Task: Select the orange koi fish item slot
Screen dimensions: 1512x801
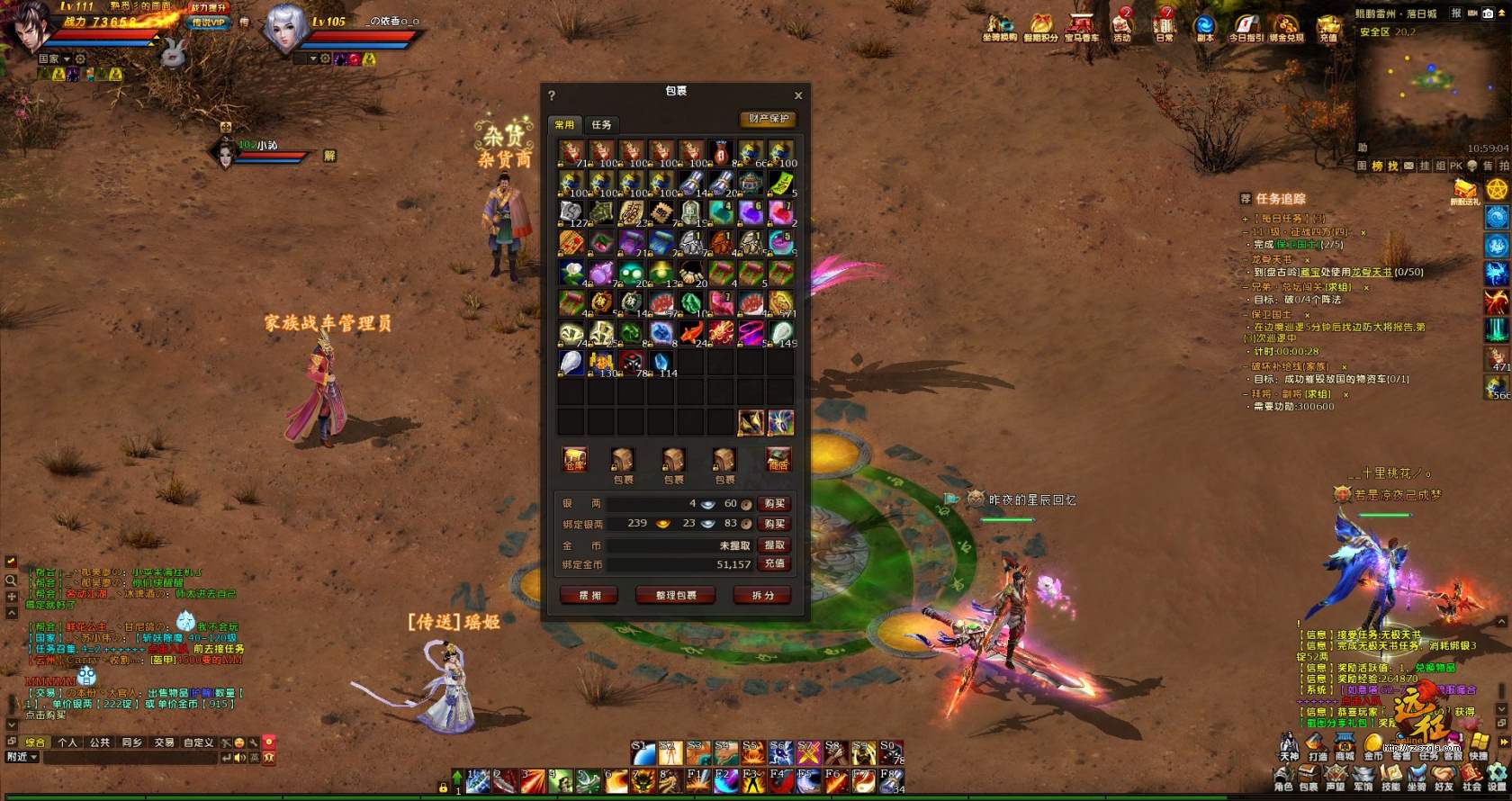Action: [691, 334]
